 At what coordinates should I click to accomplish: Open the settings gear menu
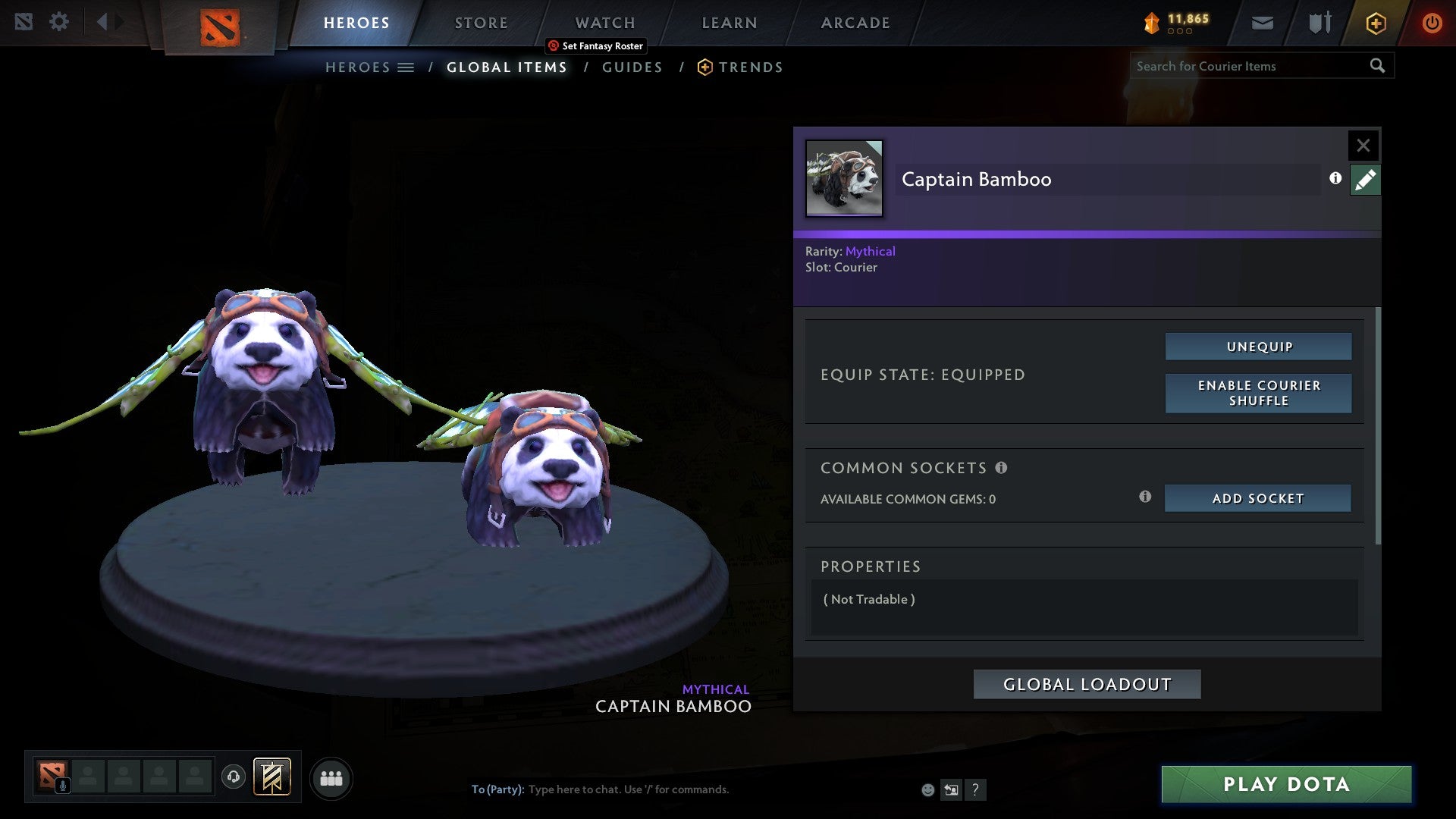coord(59,21)
